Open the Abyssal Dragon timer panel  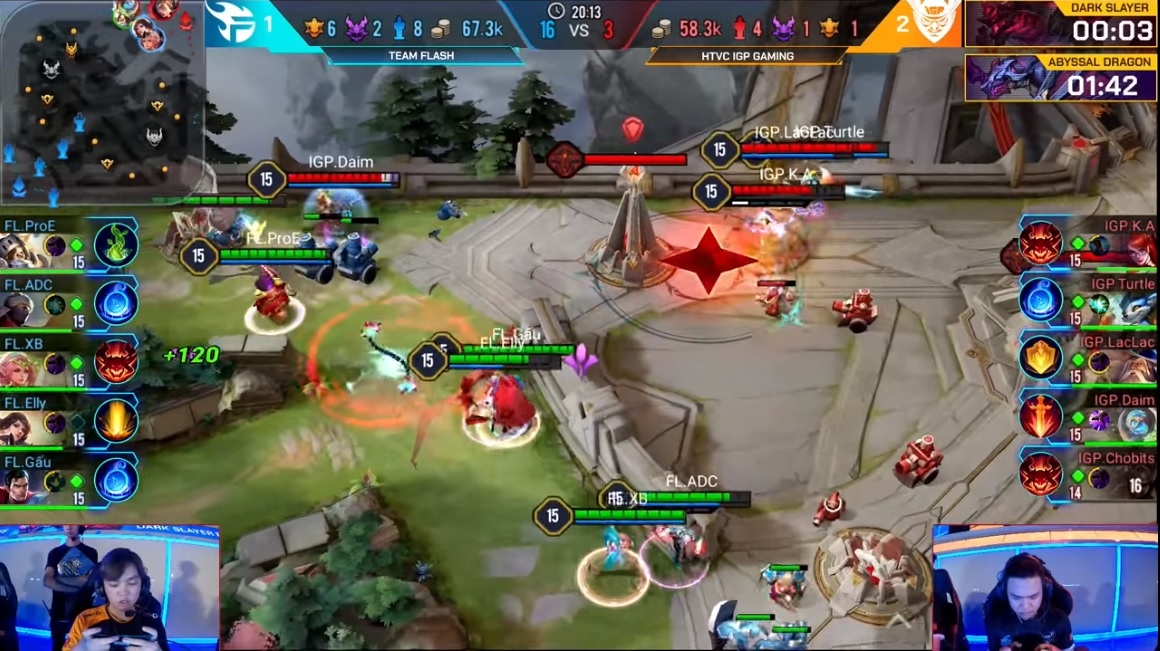click(x=1061, y=77)
